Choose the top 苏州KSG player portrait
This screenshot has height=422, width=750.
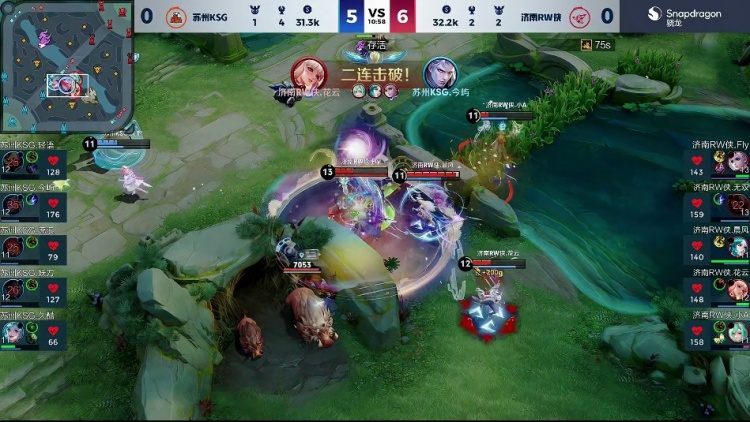12,163
